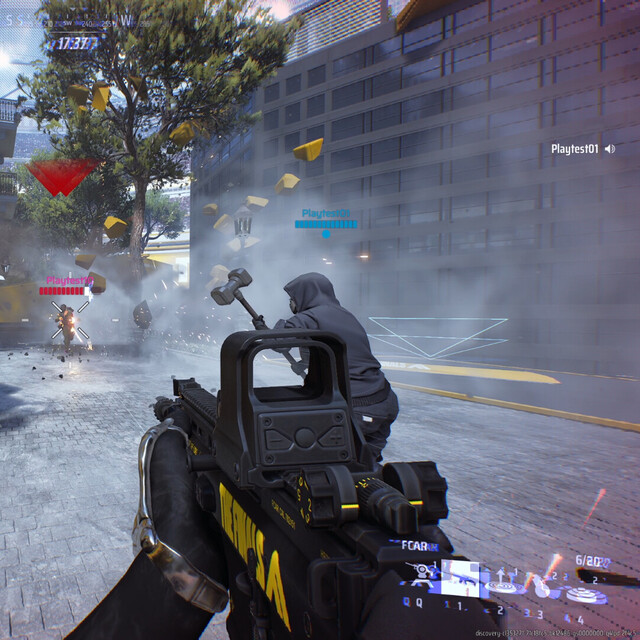The height and width of the screenshot is (640, 640).
Task: Toggle Playtest01's voice speaker icon
Action: pos(609,149)
